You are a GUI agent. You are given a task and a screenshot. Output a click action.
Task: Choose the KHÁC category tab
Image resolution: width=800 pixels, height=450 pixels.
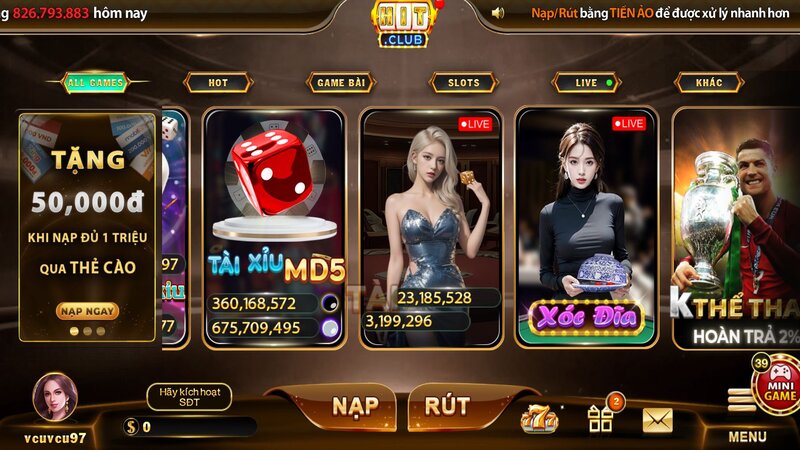coord(709,83)
